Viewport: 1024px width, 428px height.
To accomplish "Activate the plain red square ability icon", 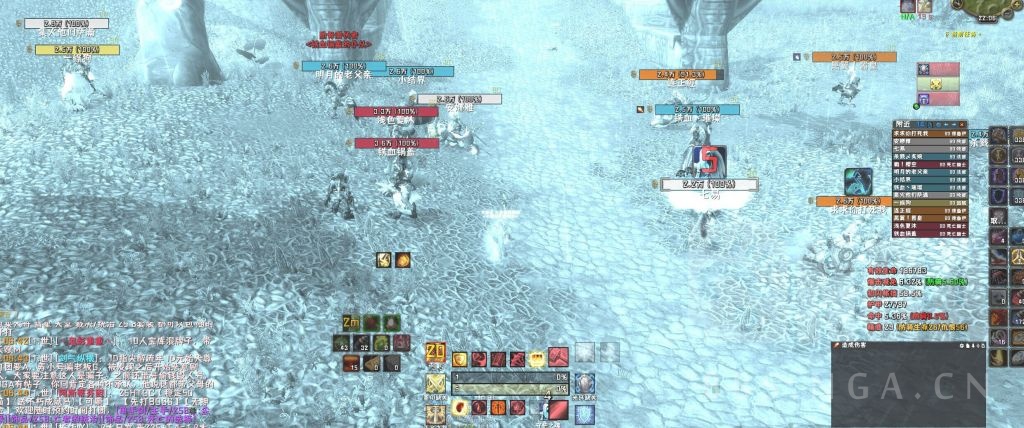I will [556, 408].
